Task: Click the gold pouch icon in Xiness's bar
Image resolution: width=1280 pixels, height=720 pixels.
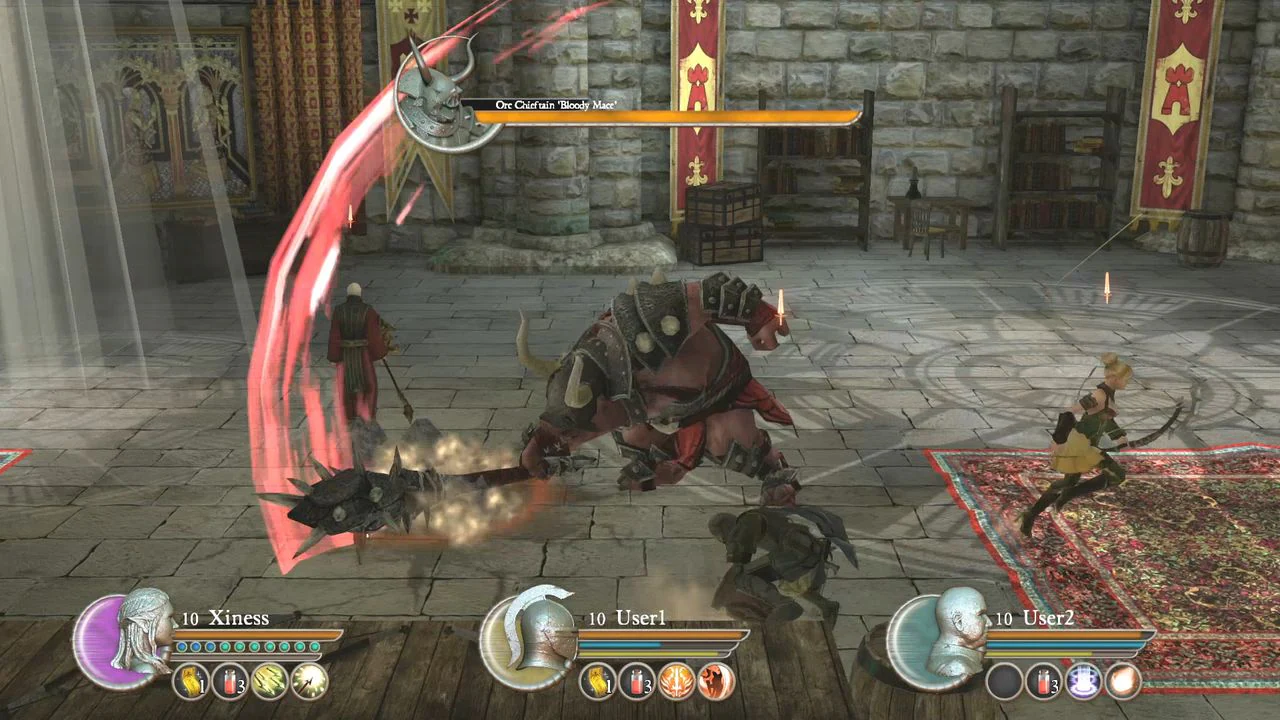Action: point(192,681)
